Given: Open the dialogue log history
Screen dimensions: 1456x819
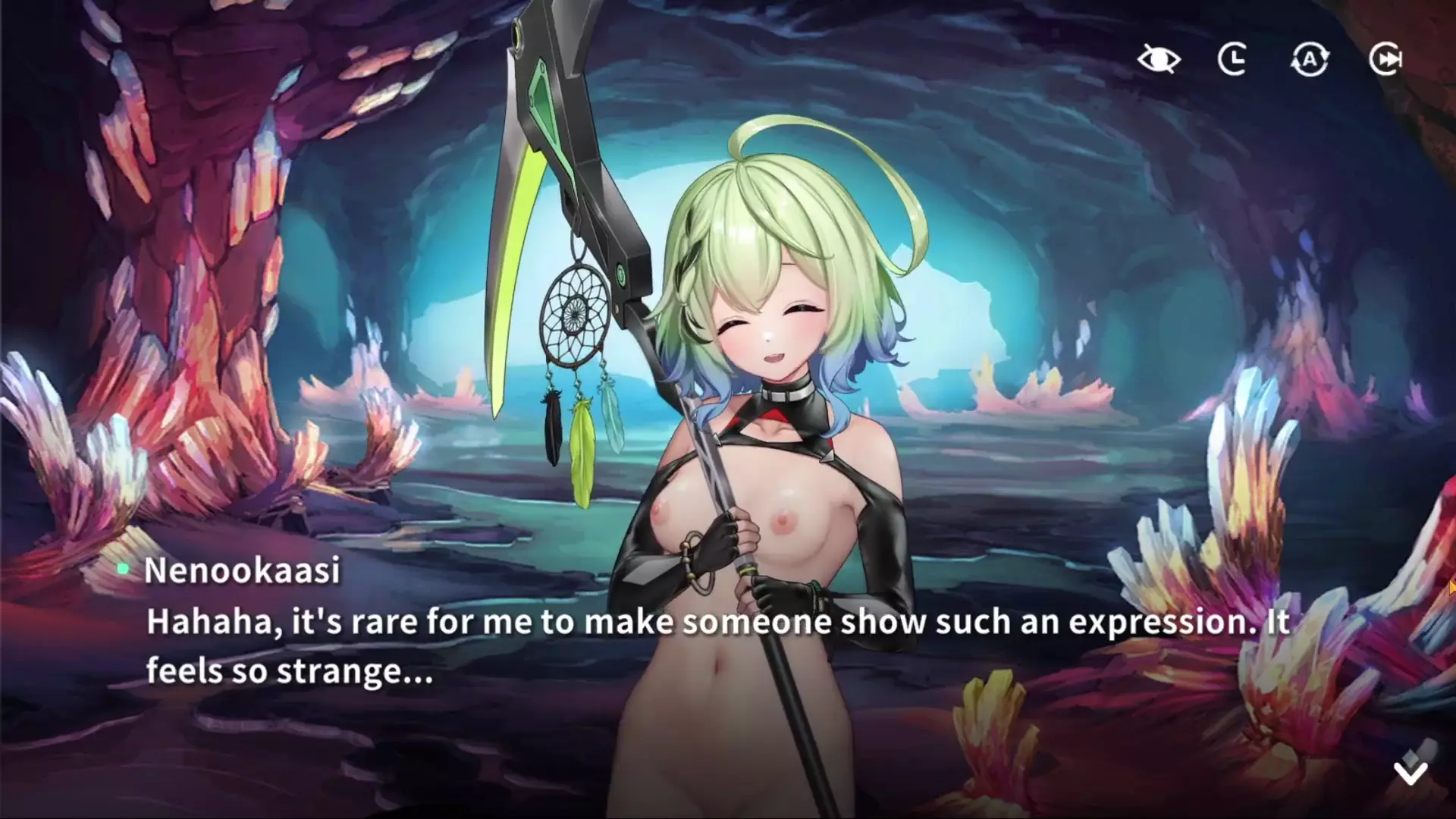Looking at the screenshot, I should 1233,59.
